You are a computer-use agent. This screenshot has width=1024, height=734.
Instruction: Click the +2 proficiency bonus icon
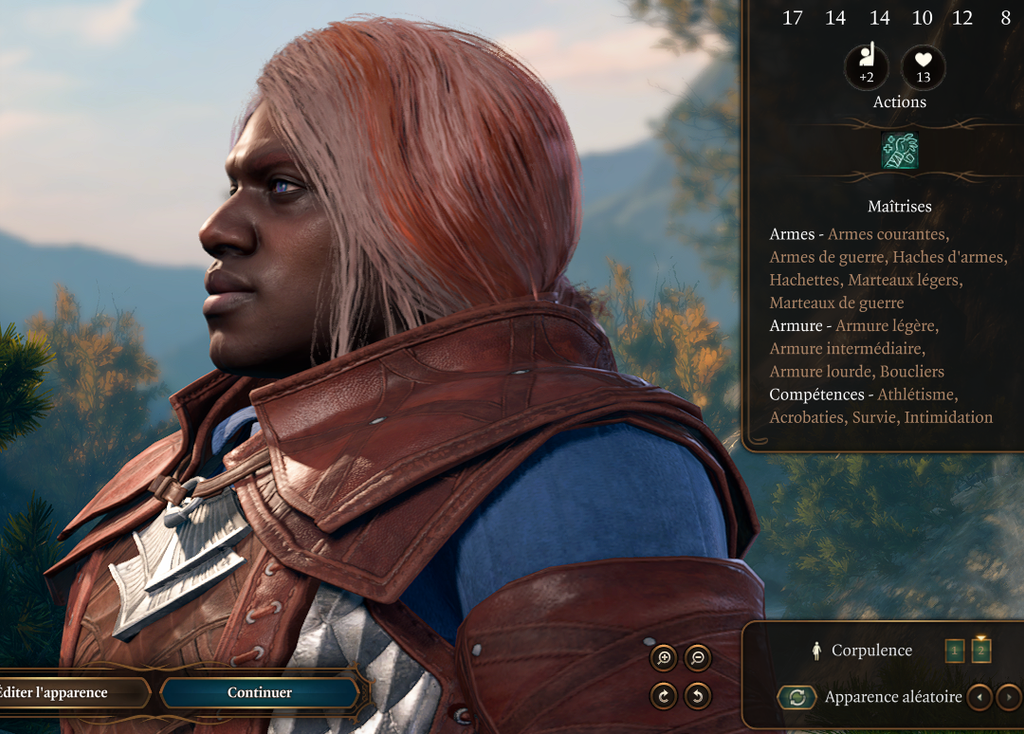tap(867, 66)
